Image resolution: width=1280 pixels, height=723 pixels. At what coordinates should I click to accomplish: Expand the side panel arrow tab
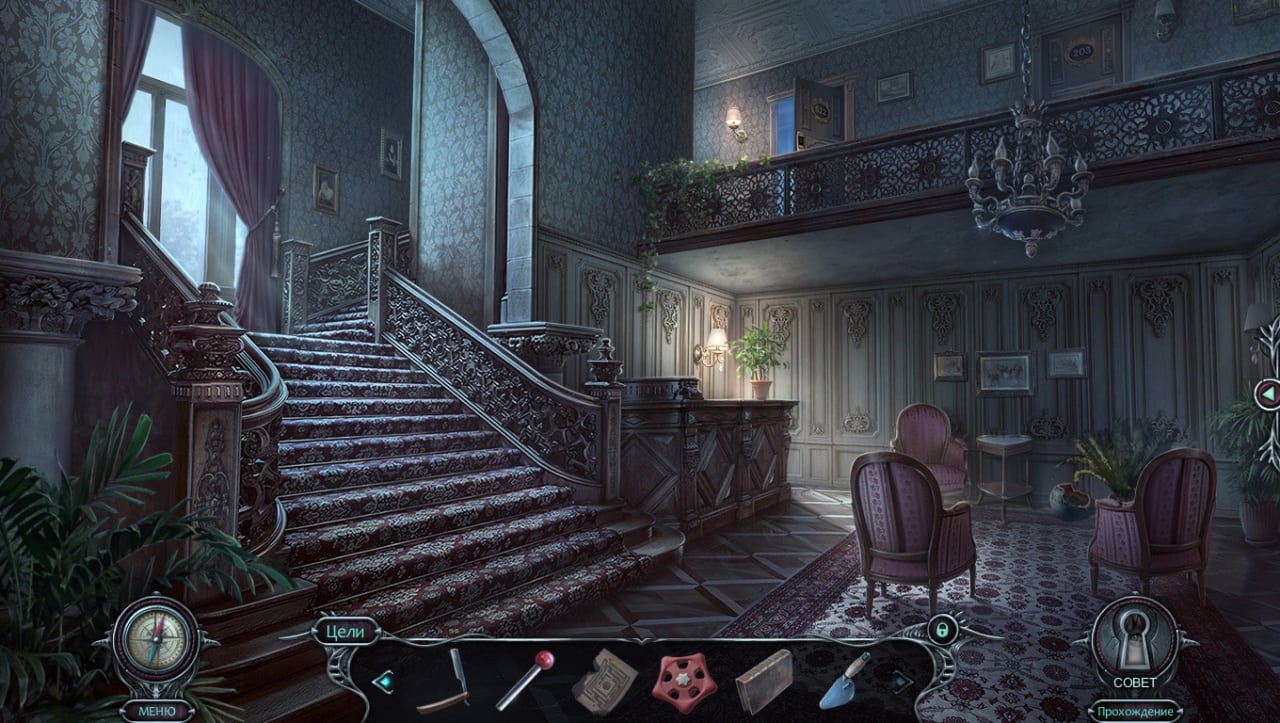point(1267,394)
